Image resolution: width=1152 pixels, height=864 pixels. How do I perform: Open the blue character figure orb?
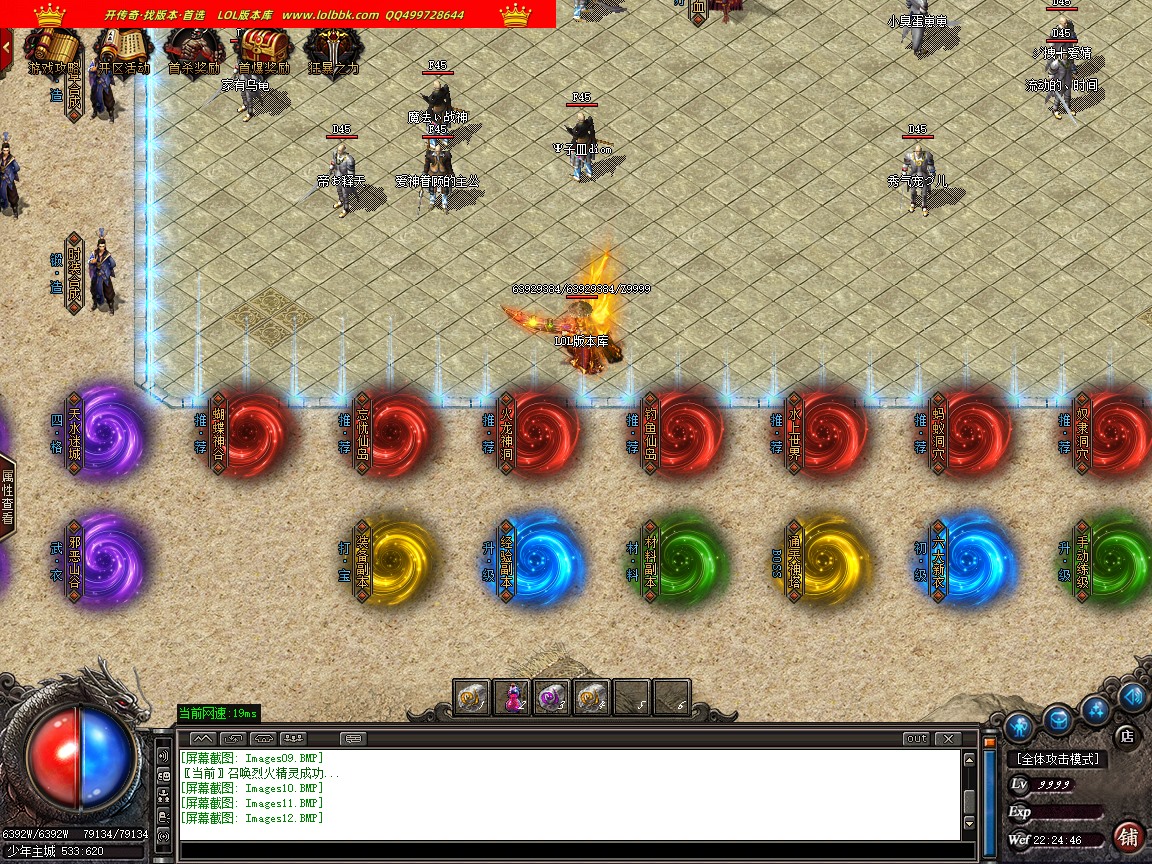[x=1020, y=725]
